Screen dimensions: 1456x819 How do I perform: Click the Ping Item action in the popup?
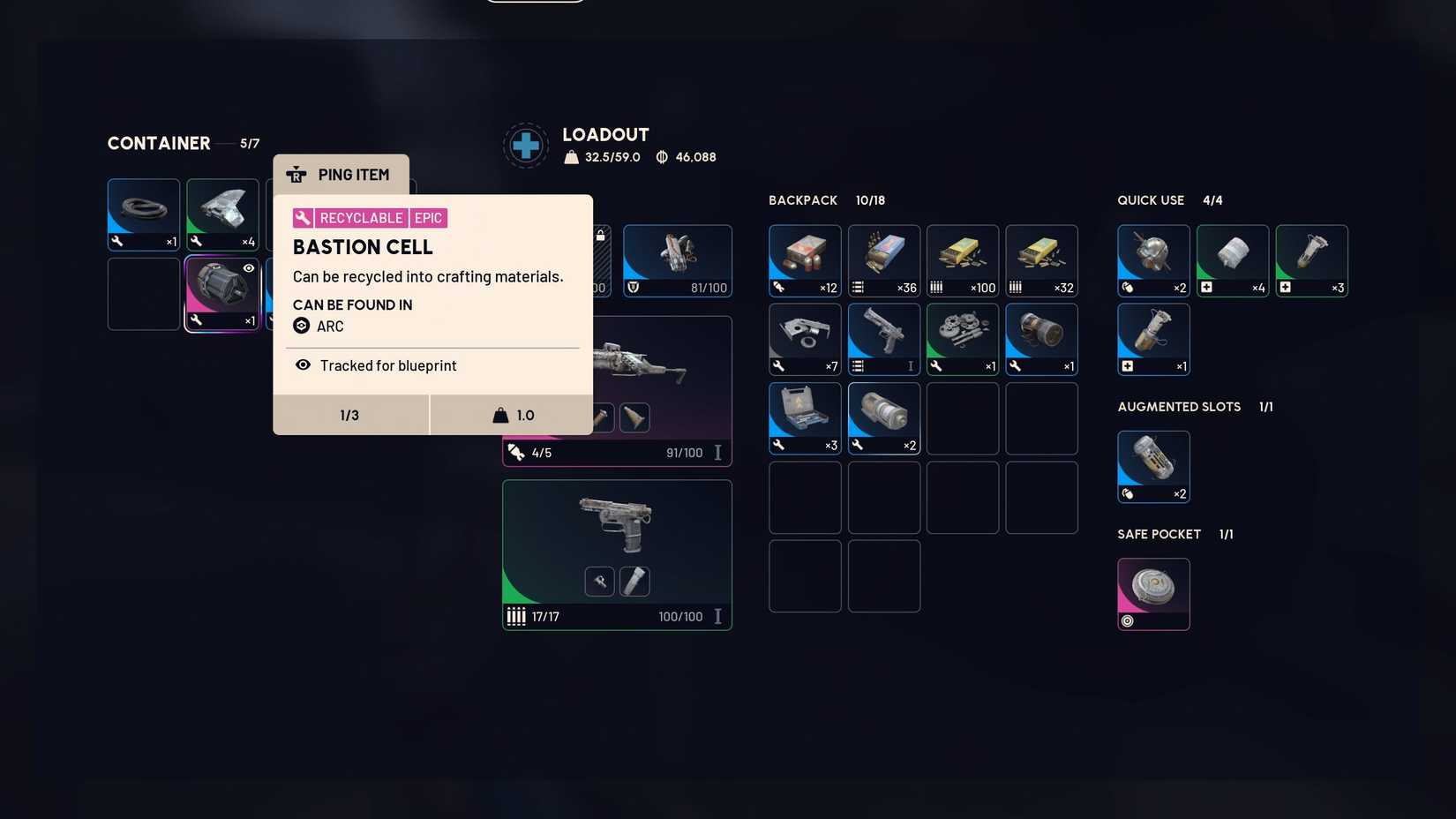(x=341, y=175)
